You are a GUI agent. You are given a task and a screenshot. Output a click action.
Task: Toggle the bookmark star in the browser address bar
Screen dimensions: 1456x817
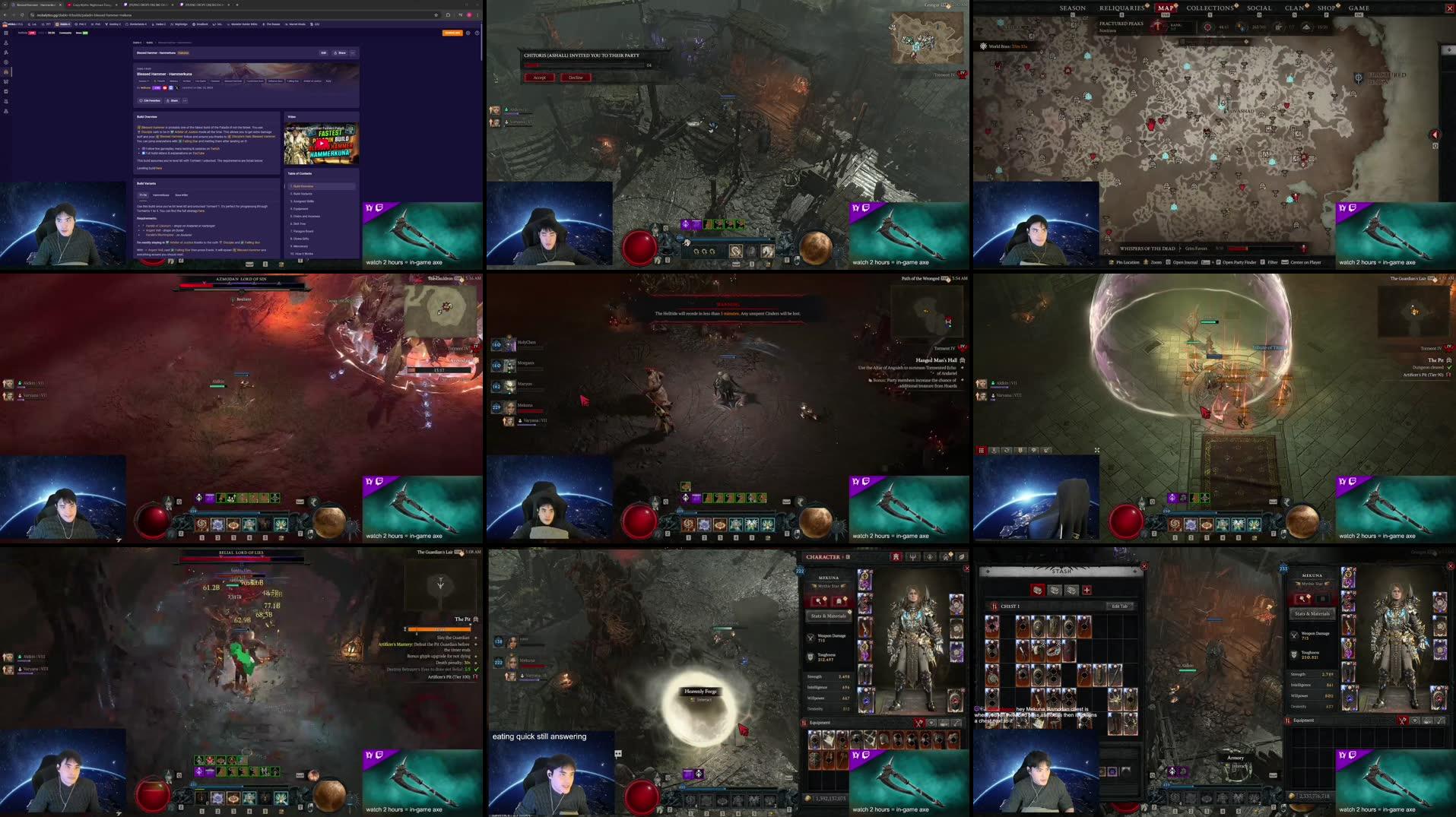(x=436, y=14)
